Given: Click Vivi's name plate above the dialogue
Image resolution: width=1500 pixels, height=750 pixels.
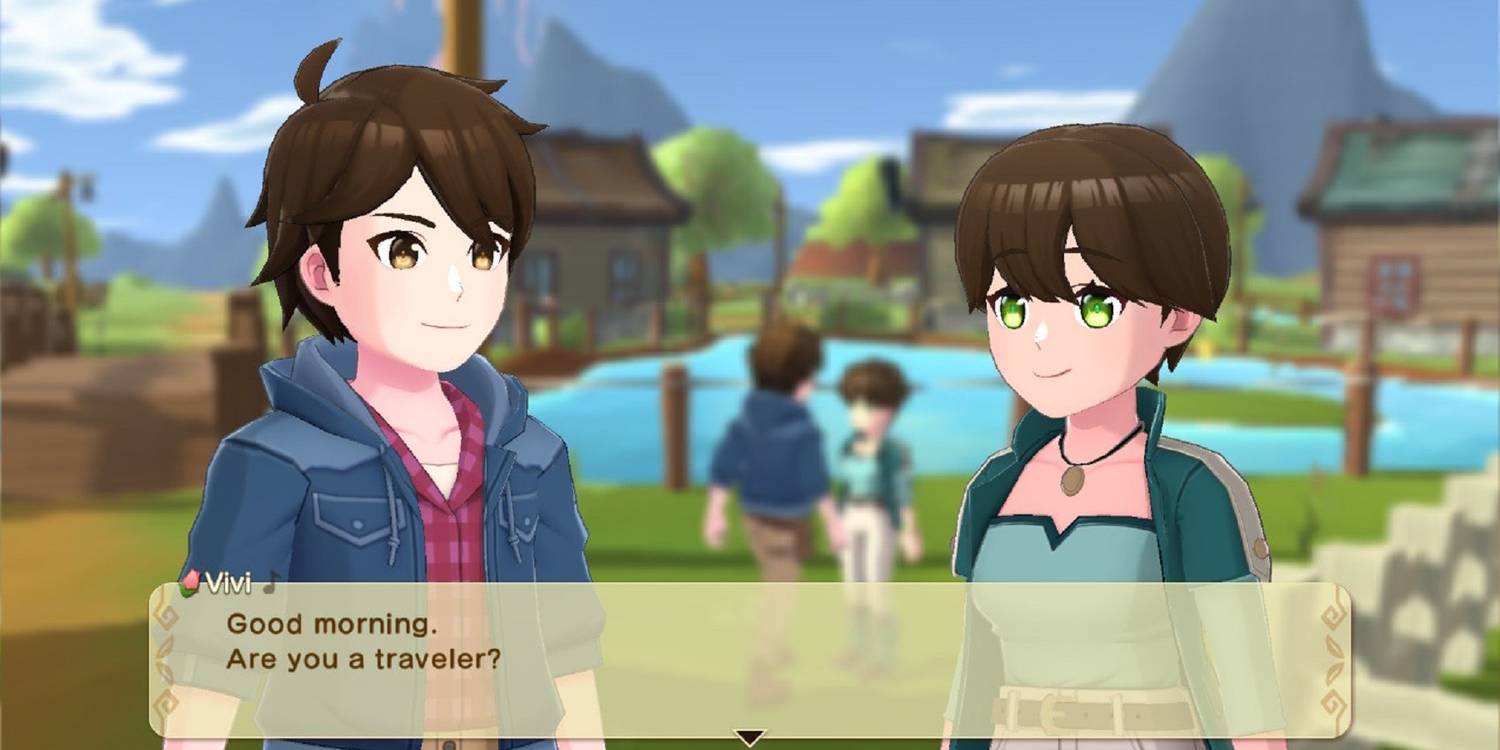Looking at the screenshot, I should 228,584.
